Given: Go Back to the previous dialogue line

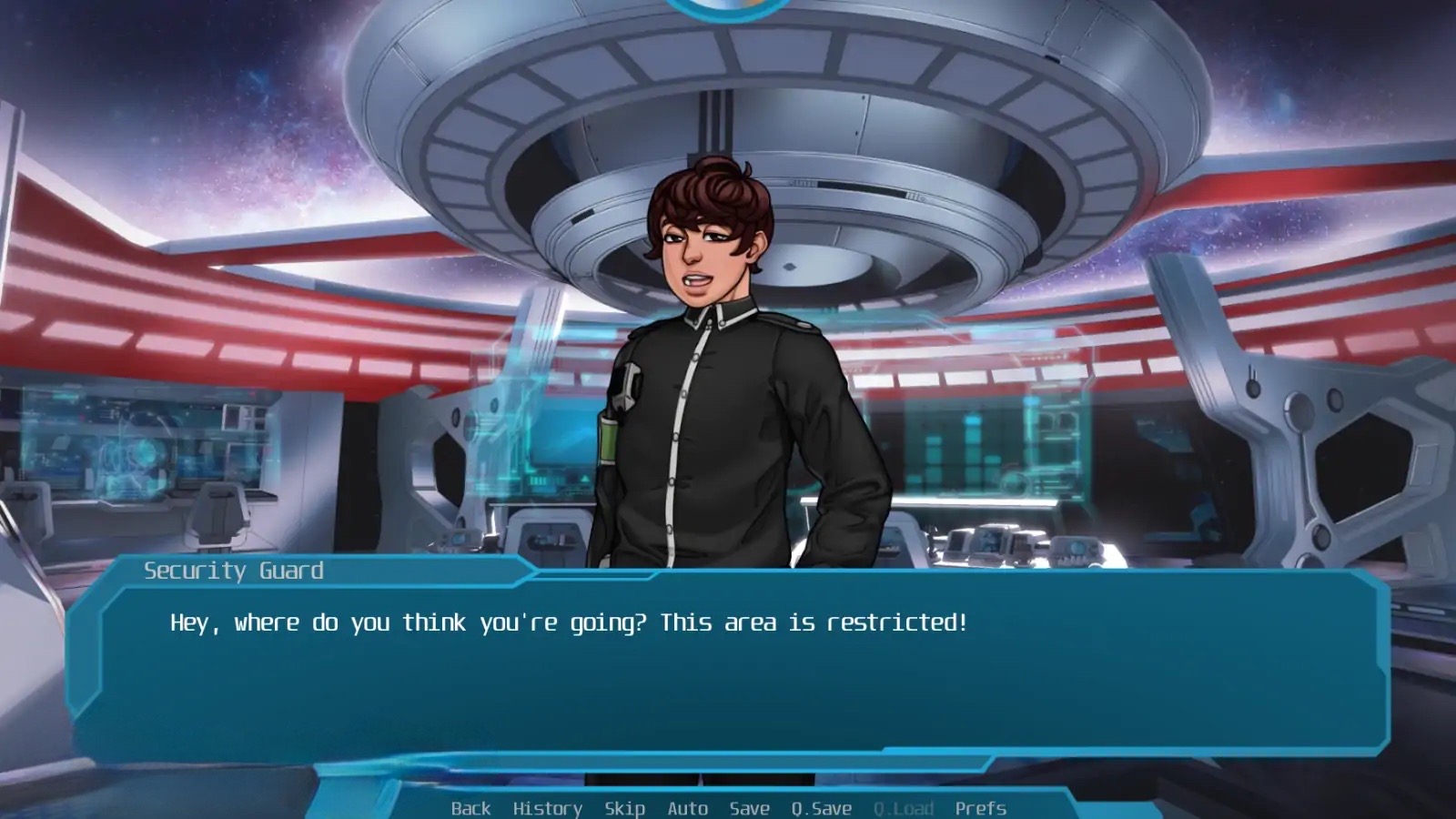Looking at the screenshot, I should point(470,808).
